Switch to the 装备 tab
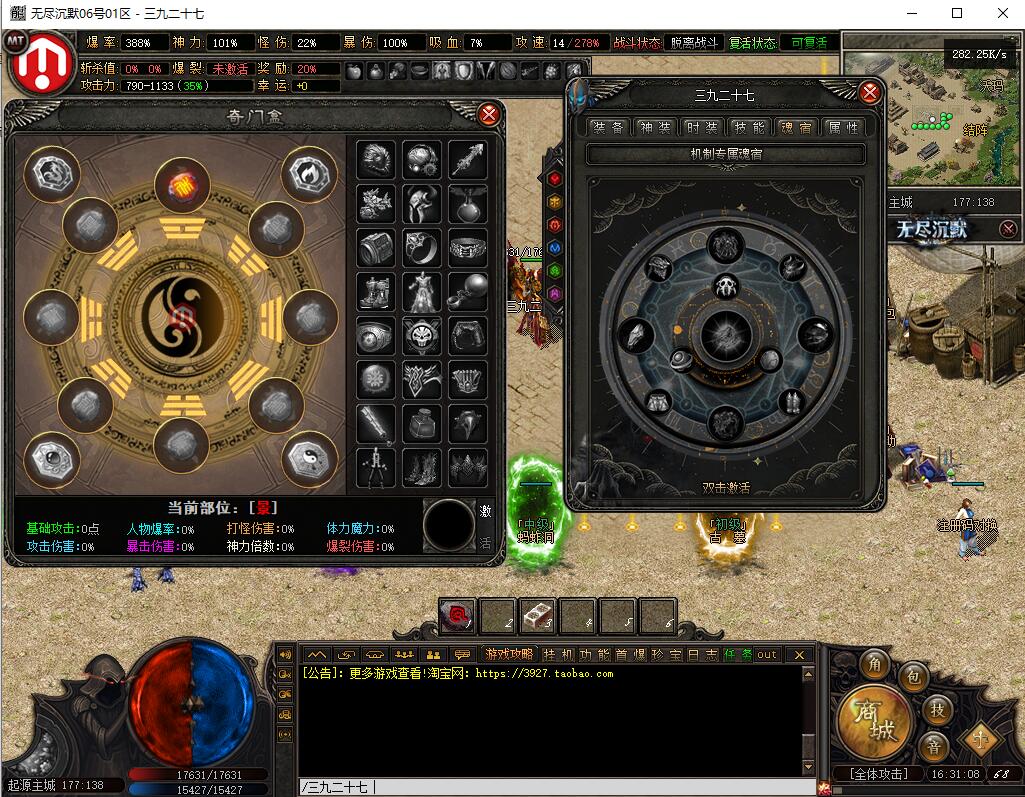Viewport: 1025px width, 797px height. pyautogui.click(x=608, y=128)
